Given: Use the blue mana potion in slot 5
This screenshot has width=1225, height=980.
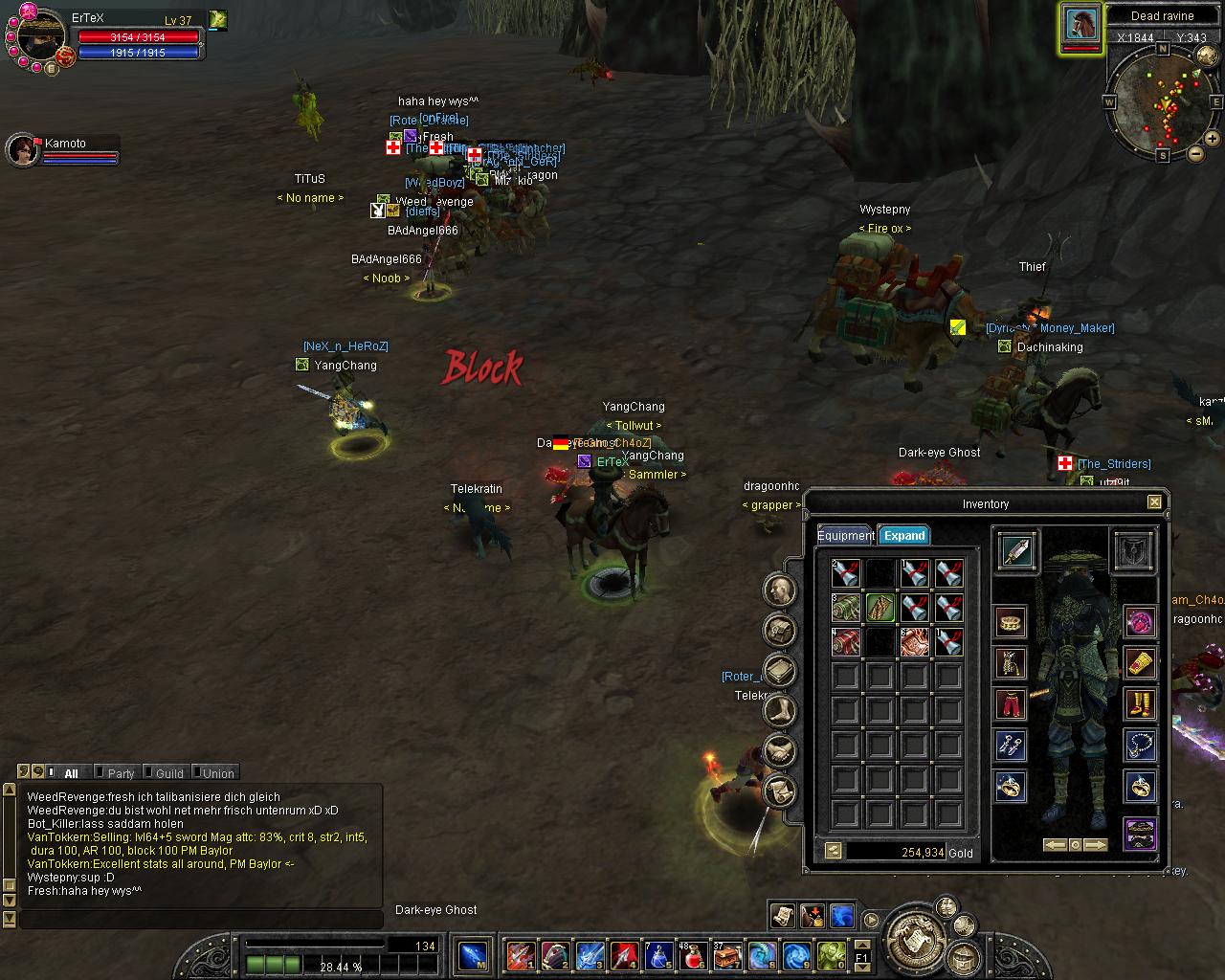Looking at the screenshot, I should point(658,955).
